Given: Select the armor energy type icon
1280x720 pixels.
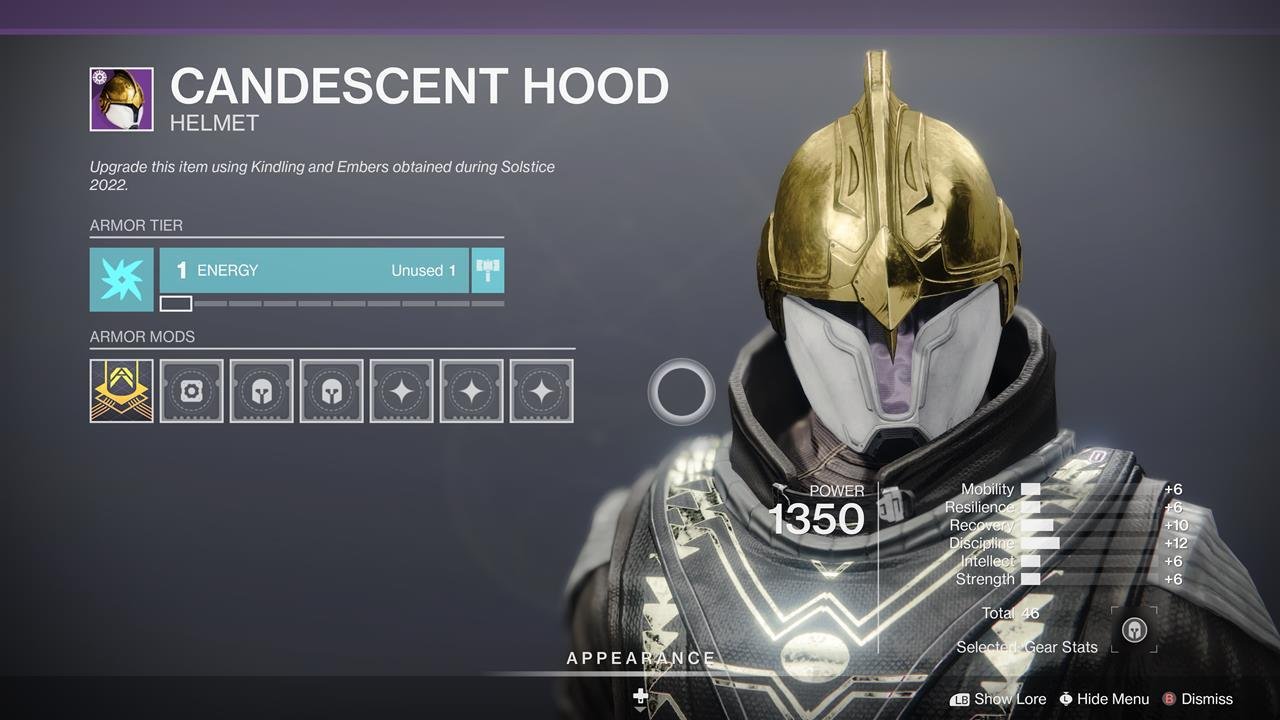Looking at the screenshot, I should [121, 279].
